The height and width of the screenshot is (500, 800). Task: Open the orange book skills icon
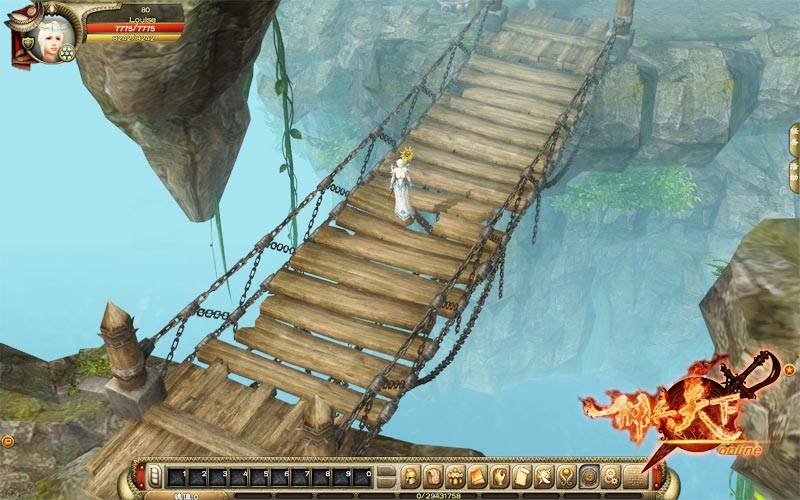478,475
